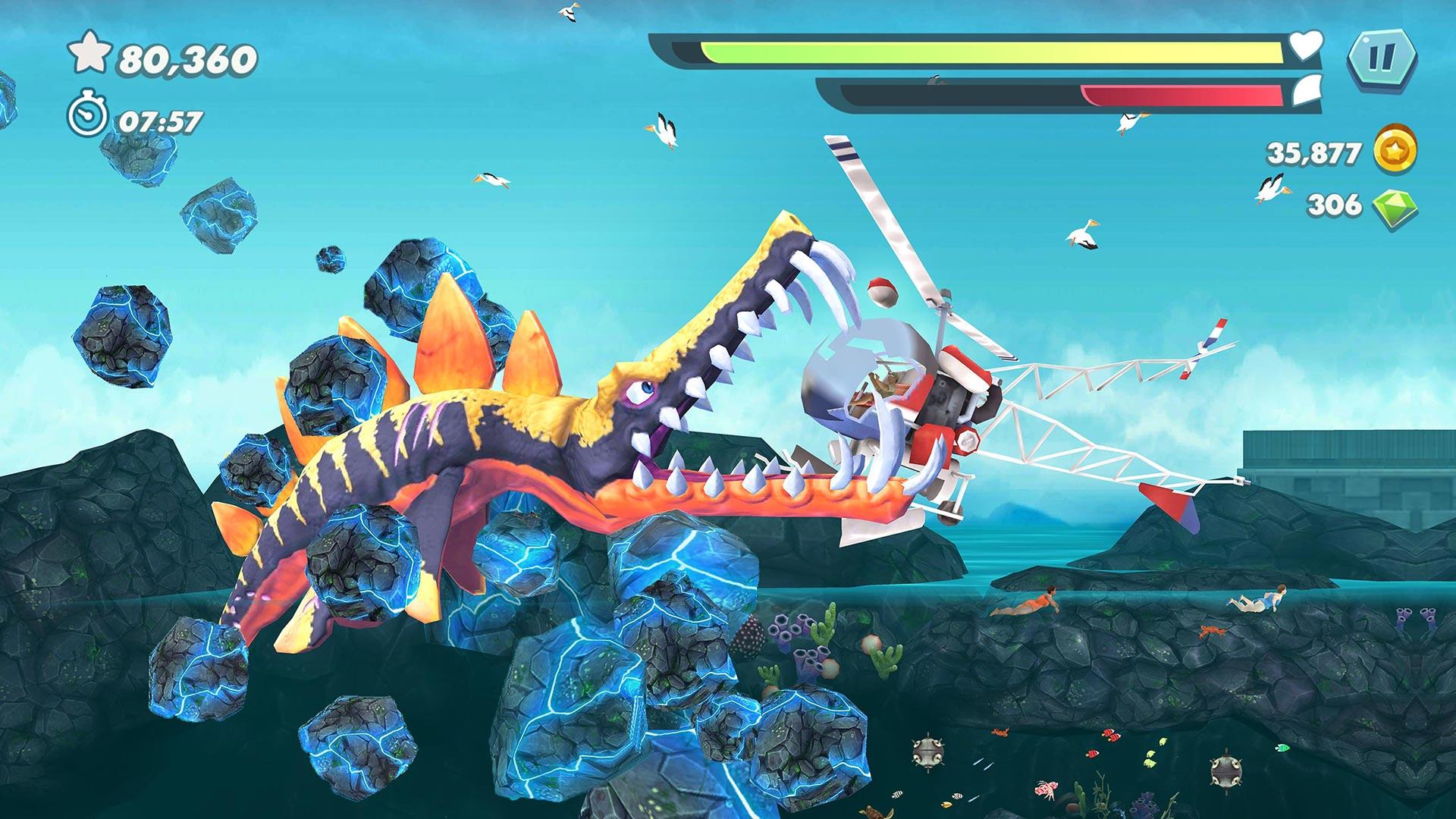Click the clownfish swimming near the mine

point(1000,734)
